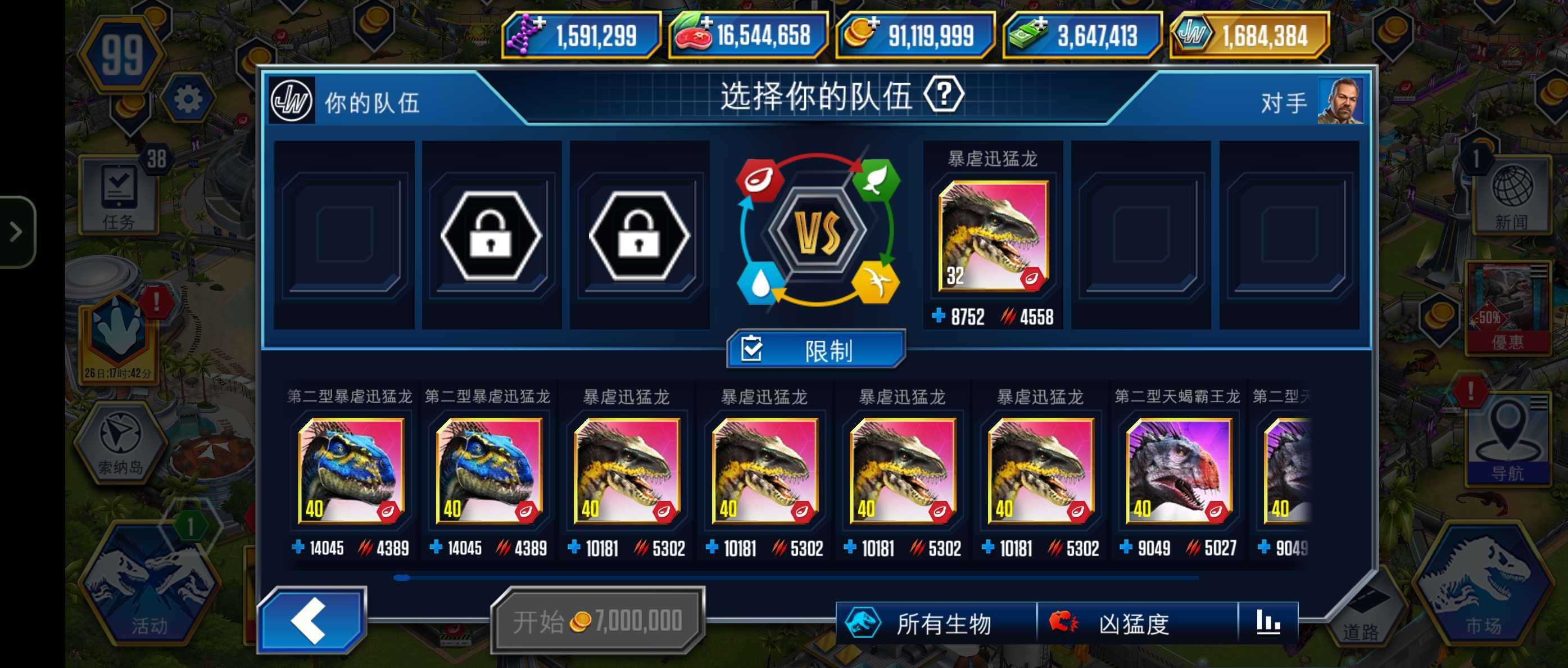Screen dimensions: 1568x668
Task: Open the settings gear icon
Action: pyautogui.click(x=188, y=100)
